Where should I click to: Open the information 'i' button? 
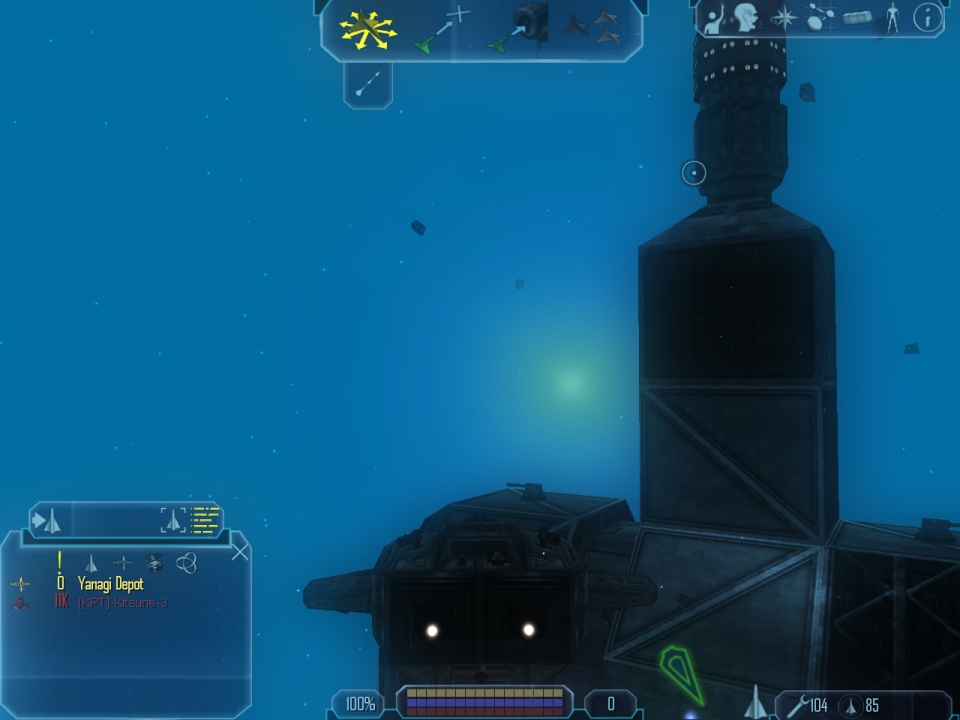coord(928,18)
